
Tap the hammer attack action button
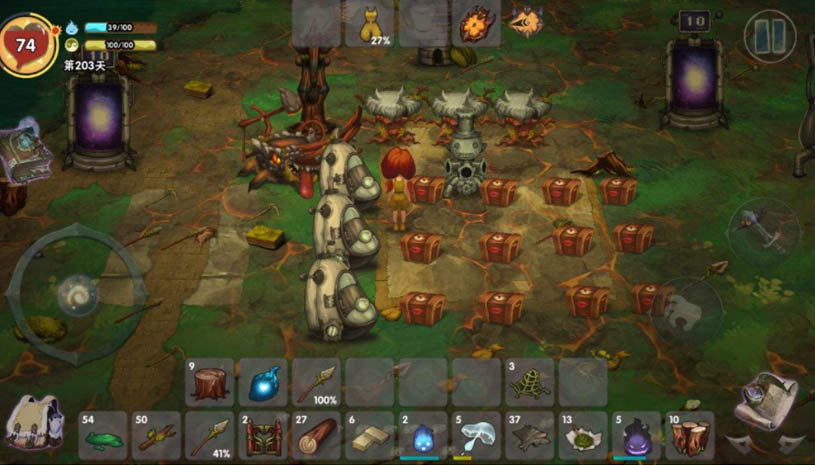[x=762, y=229]
